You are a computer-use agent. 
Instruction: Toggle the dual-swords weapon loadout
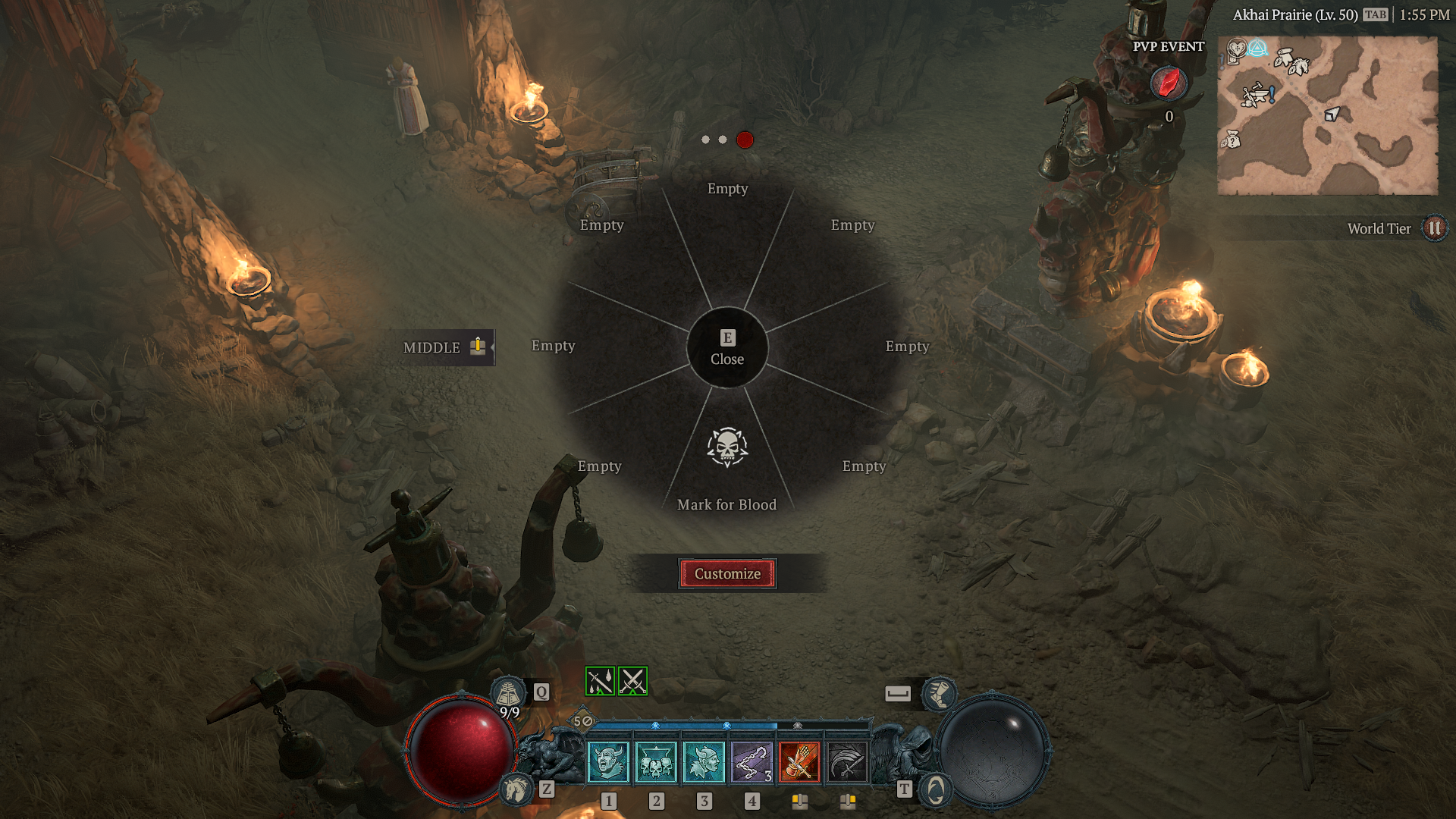(x=632, y=681)
